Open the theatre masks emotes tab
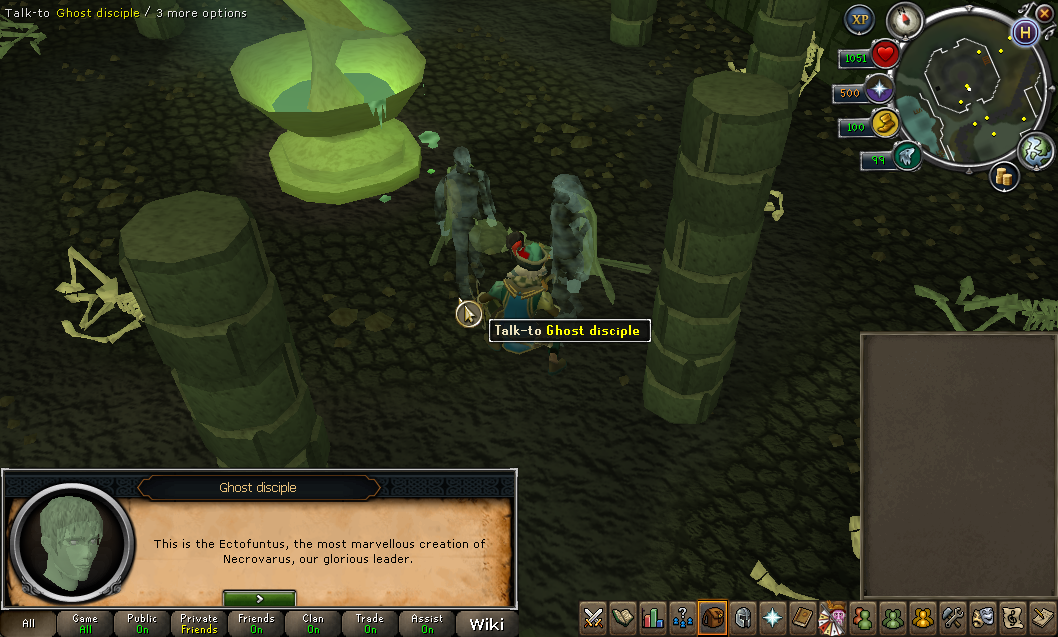Viewport: 1058px width, 637px height. tap(983, 617)
